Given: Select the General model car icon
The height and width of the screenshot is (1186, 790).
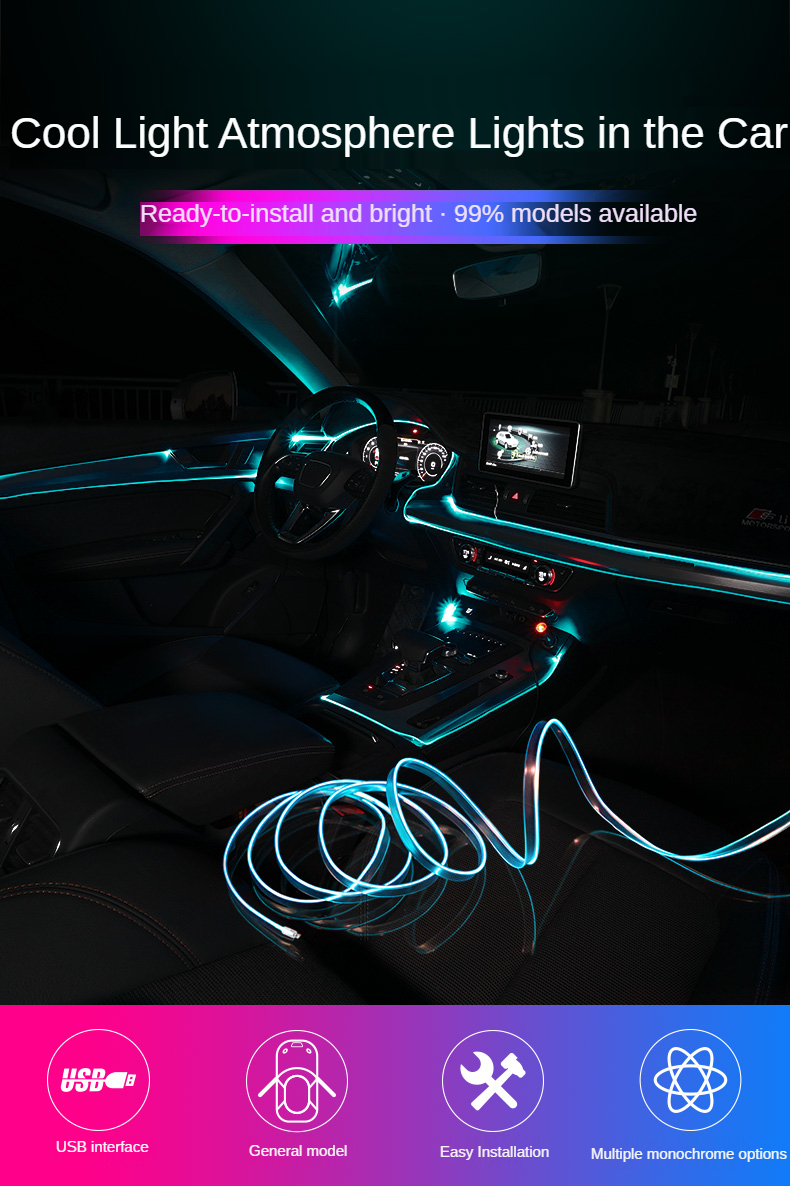Looking at the screenshot, I should 297,1080.
